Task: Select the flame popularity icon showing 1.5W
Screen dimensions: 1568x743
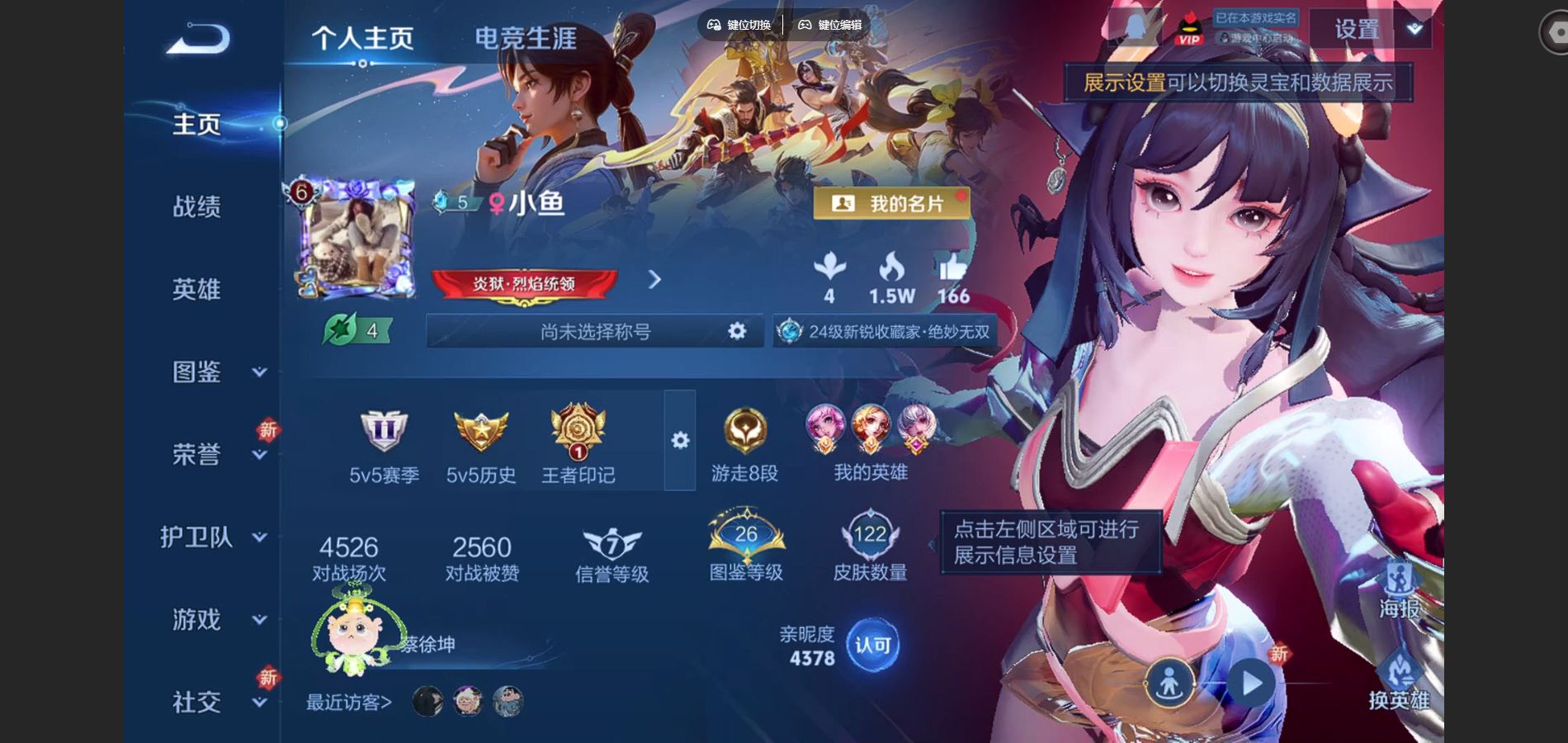Action: tap(892, 270)
